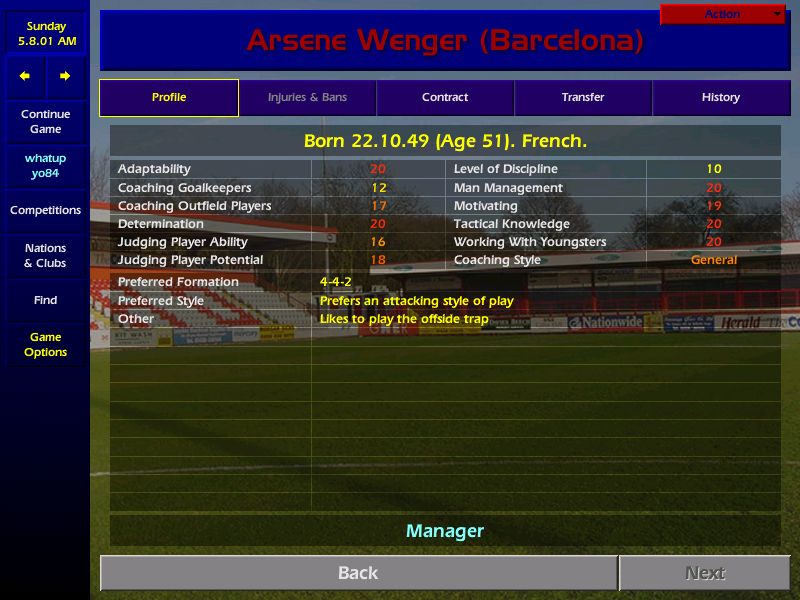Viewport: 800px width, 600px height.
Task: Switch to the Contract tab
Action: 445,98
